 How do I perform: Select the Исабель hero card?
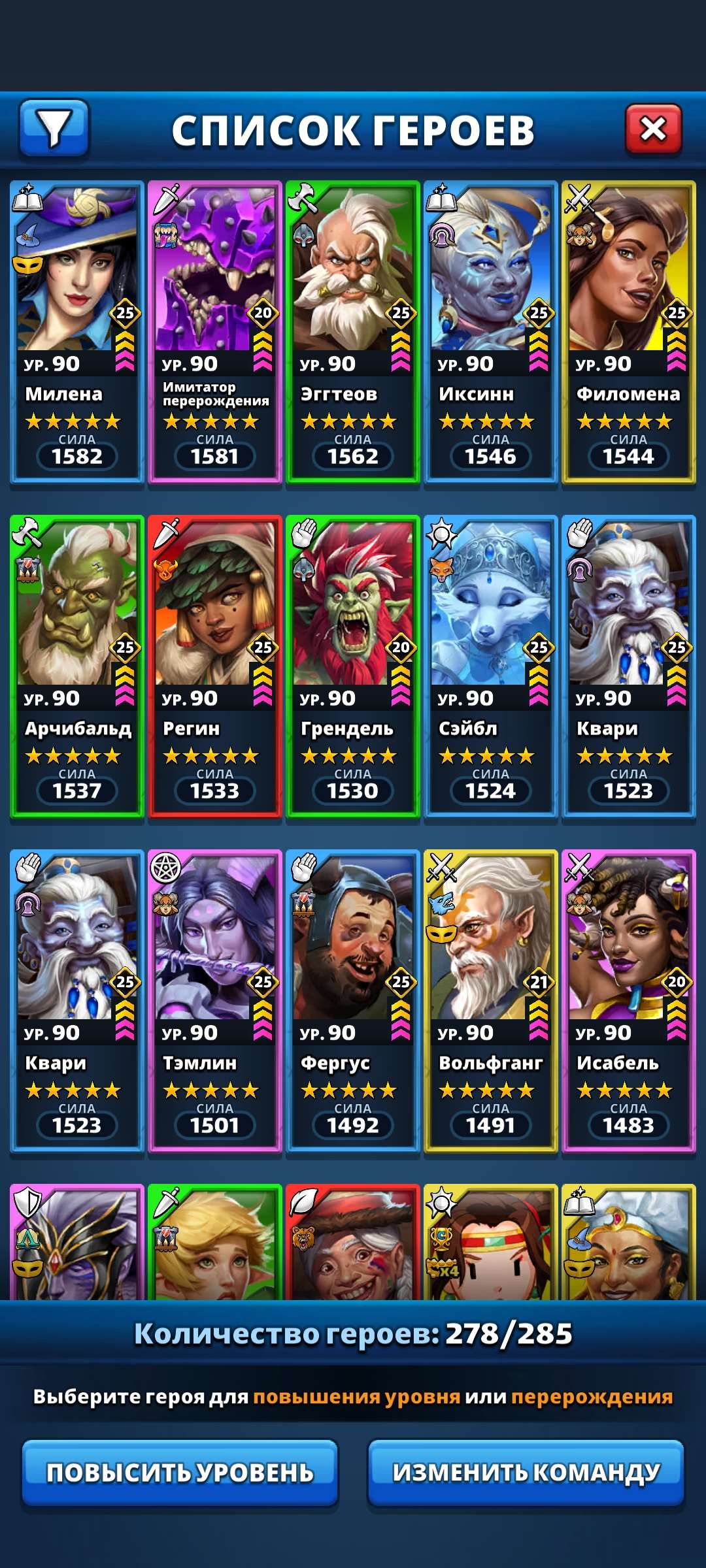click(629, 1001)
